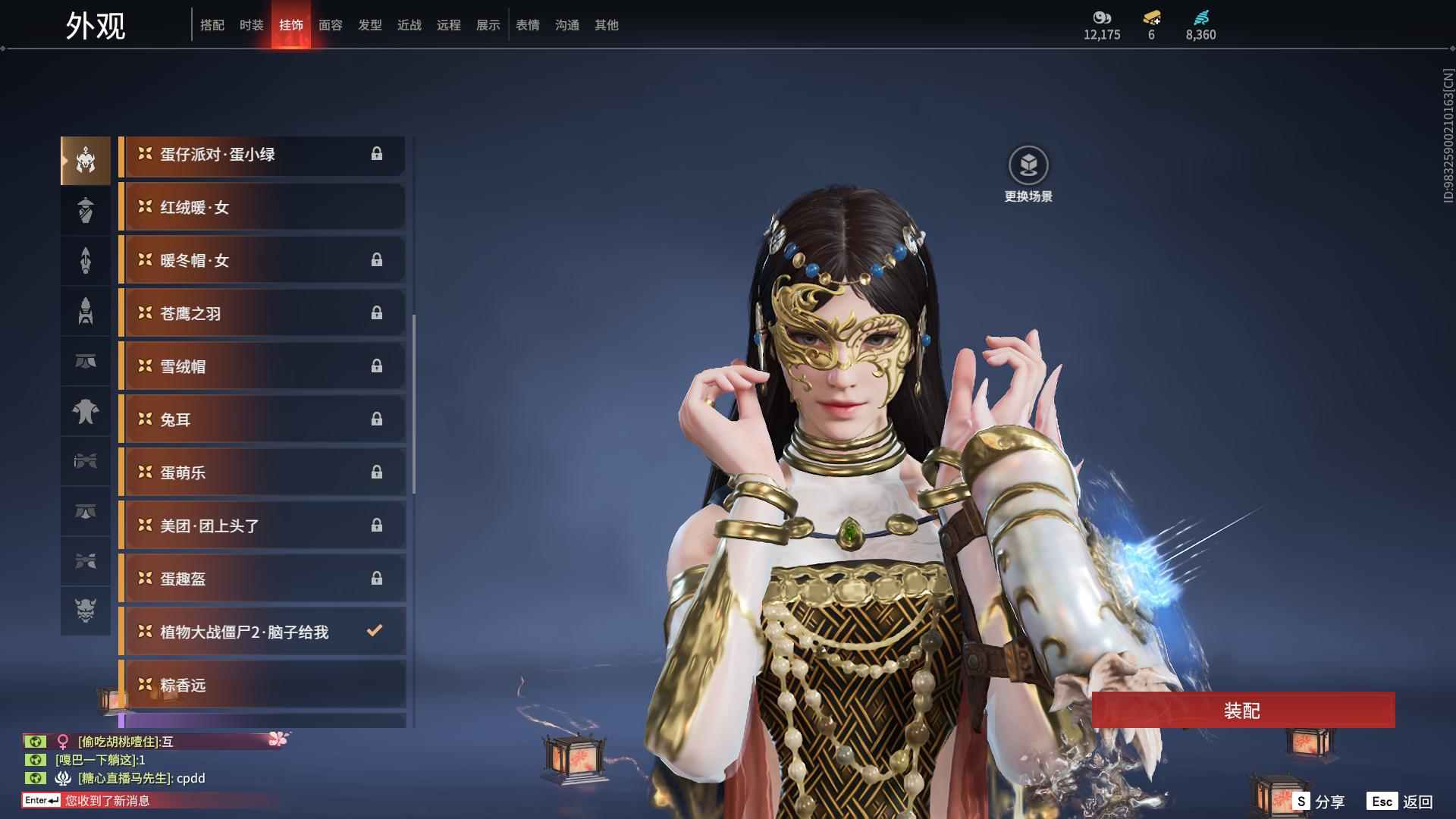Select the 面容 tab

pos(331,25)
